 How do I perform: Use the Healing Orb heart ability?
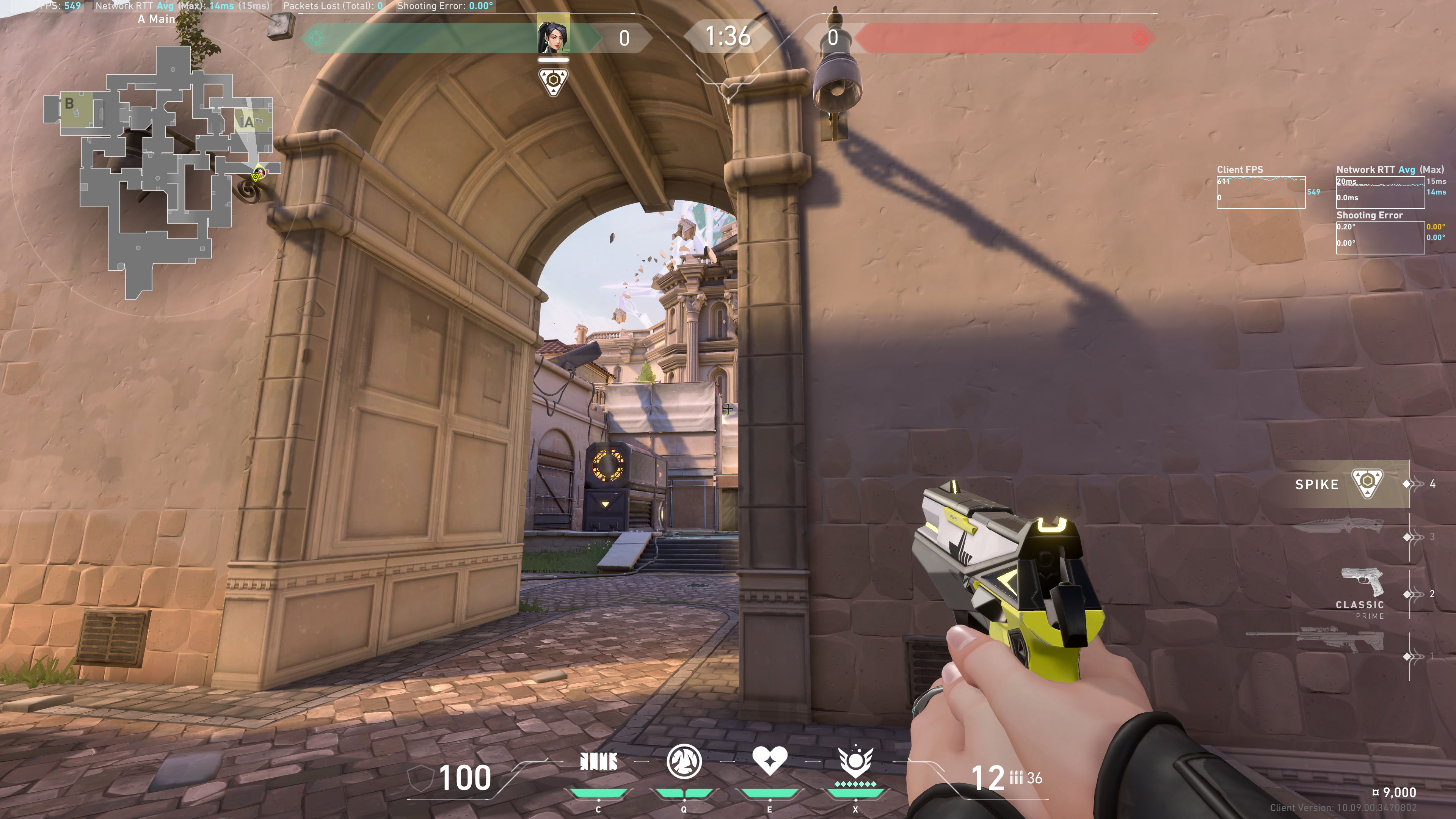coord(769,761)
